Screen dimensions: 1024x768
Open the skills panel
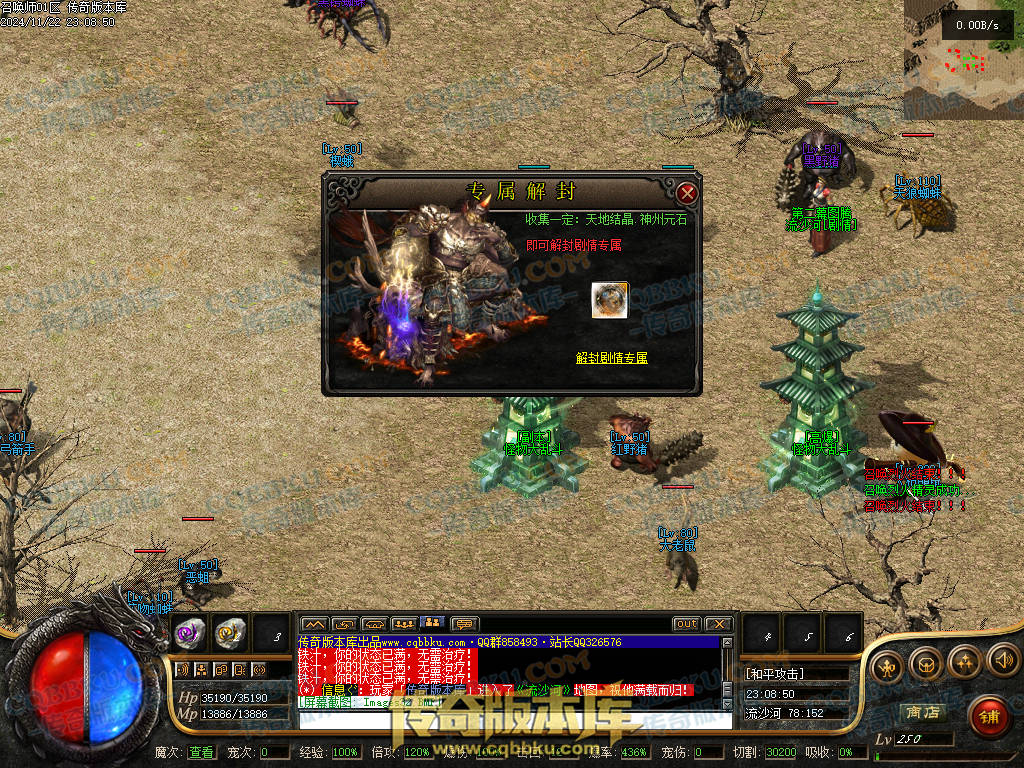click(964, 661)
